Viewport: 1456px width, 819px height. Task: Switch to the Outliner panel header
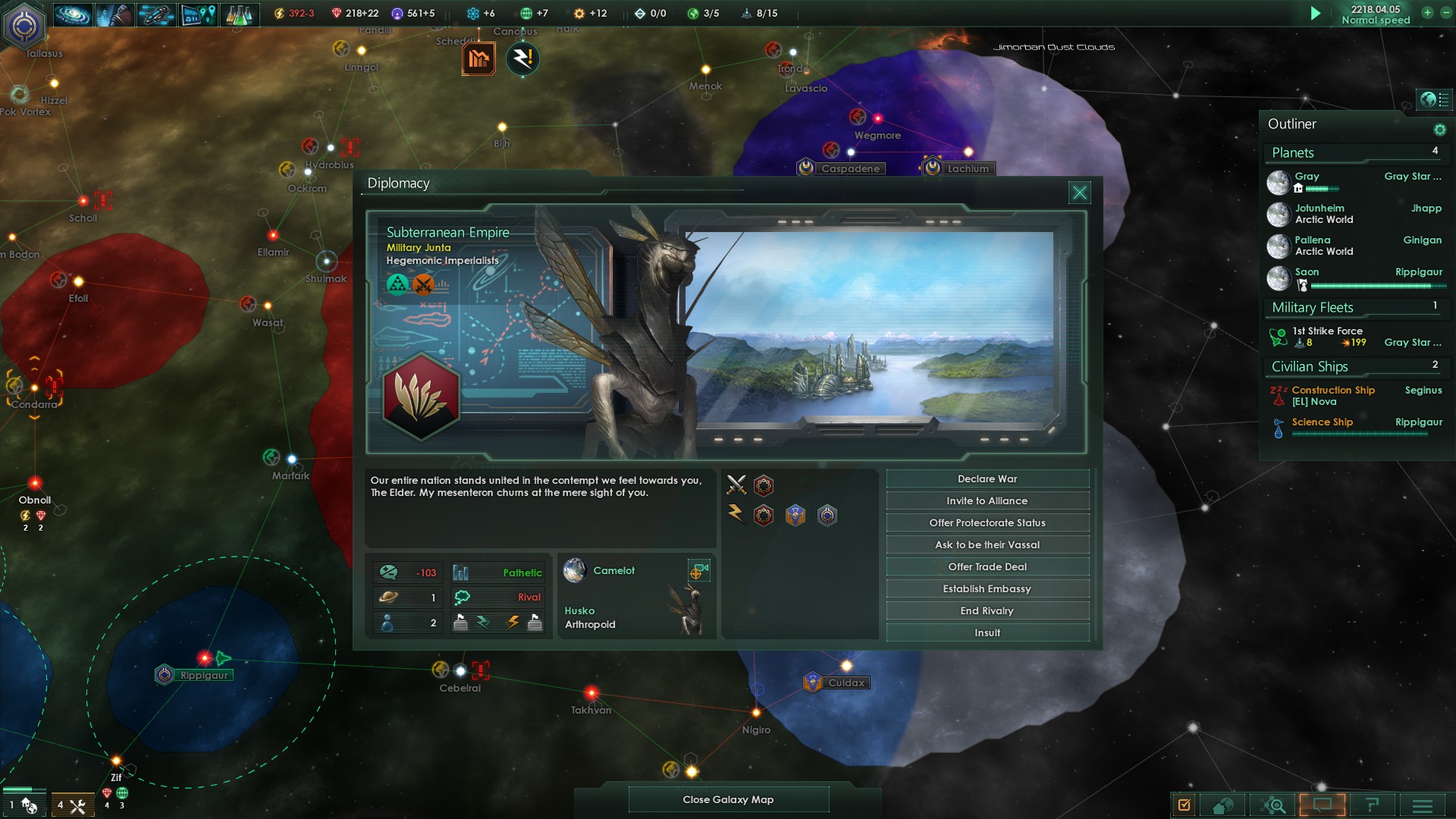[1291, 124]
